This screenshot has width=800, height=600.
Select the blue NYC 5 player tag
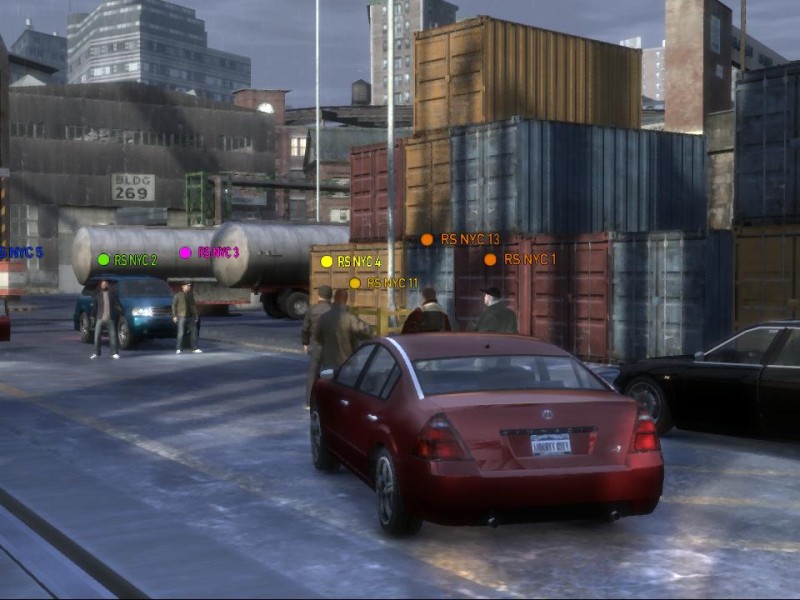[20, 253]
